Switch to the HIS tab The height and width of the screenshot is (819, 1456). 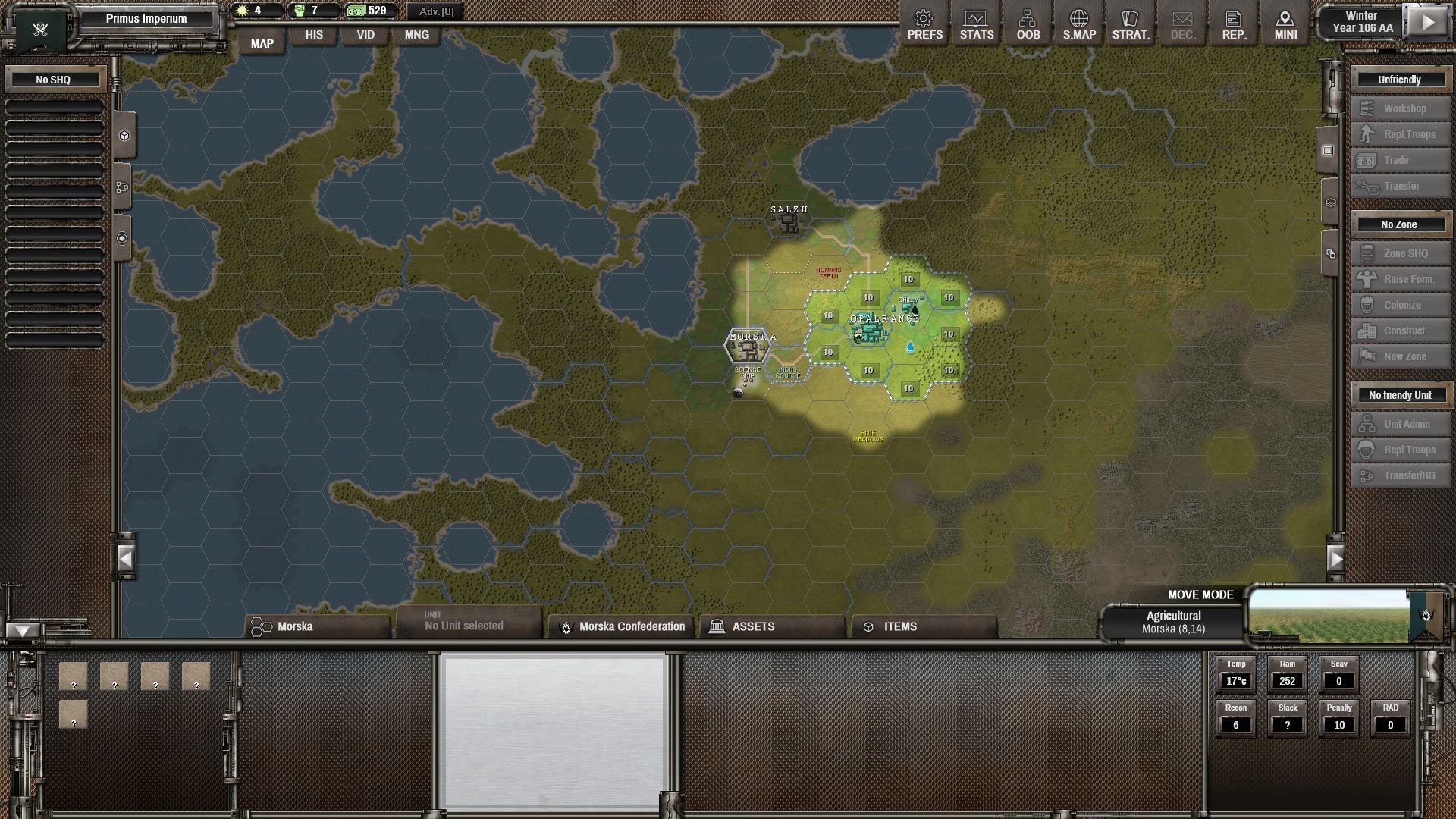coord(313,35)
